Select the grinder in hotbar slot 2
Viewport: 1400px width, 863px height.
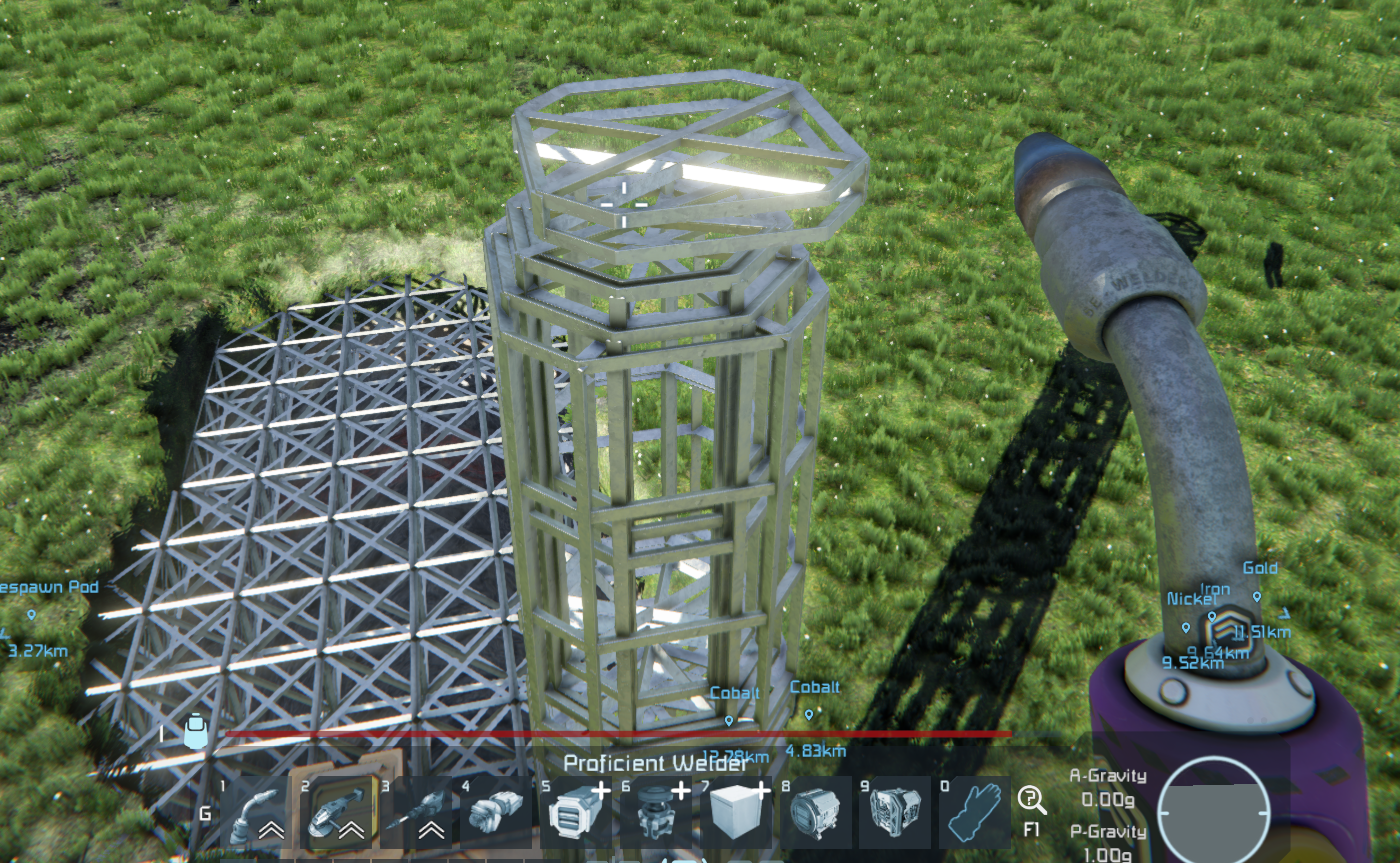pos(338,812)
